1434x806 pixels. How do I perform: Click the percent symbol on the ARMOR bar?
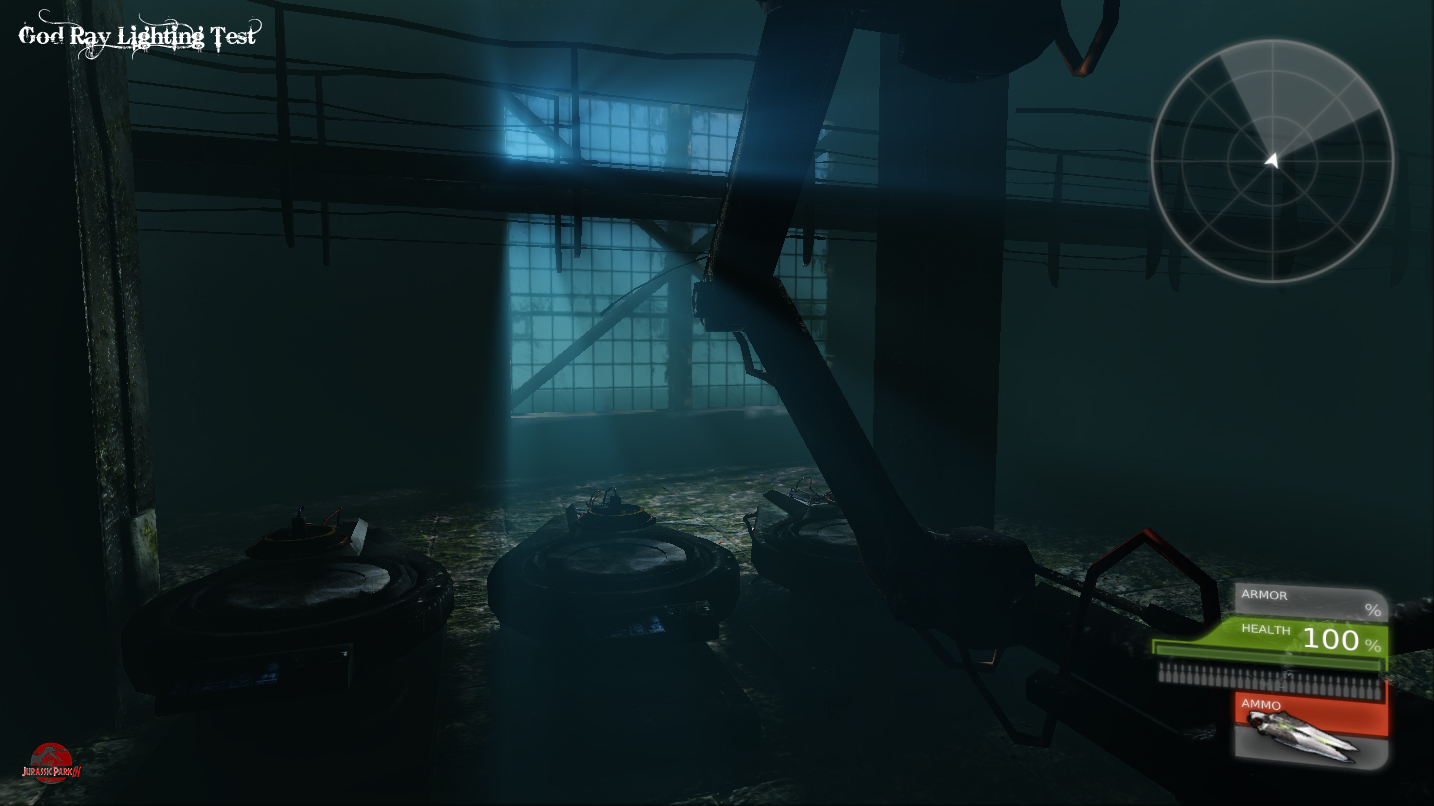[1372, 607]
